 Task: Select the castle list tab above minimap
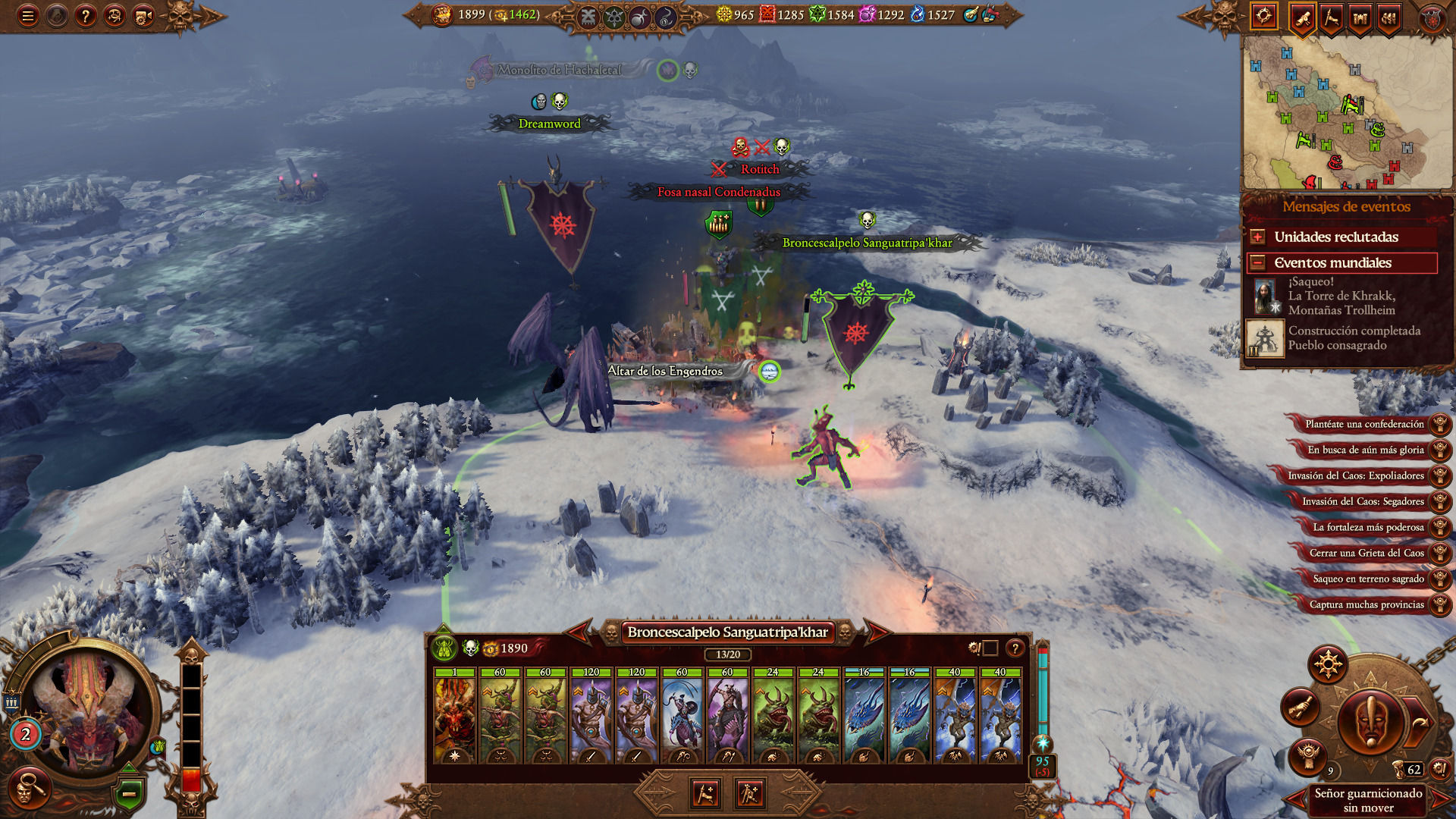click(x=1360, y=17)
